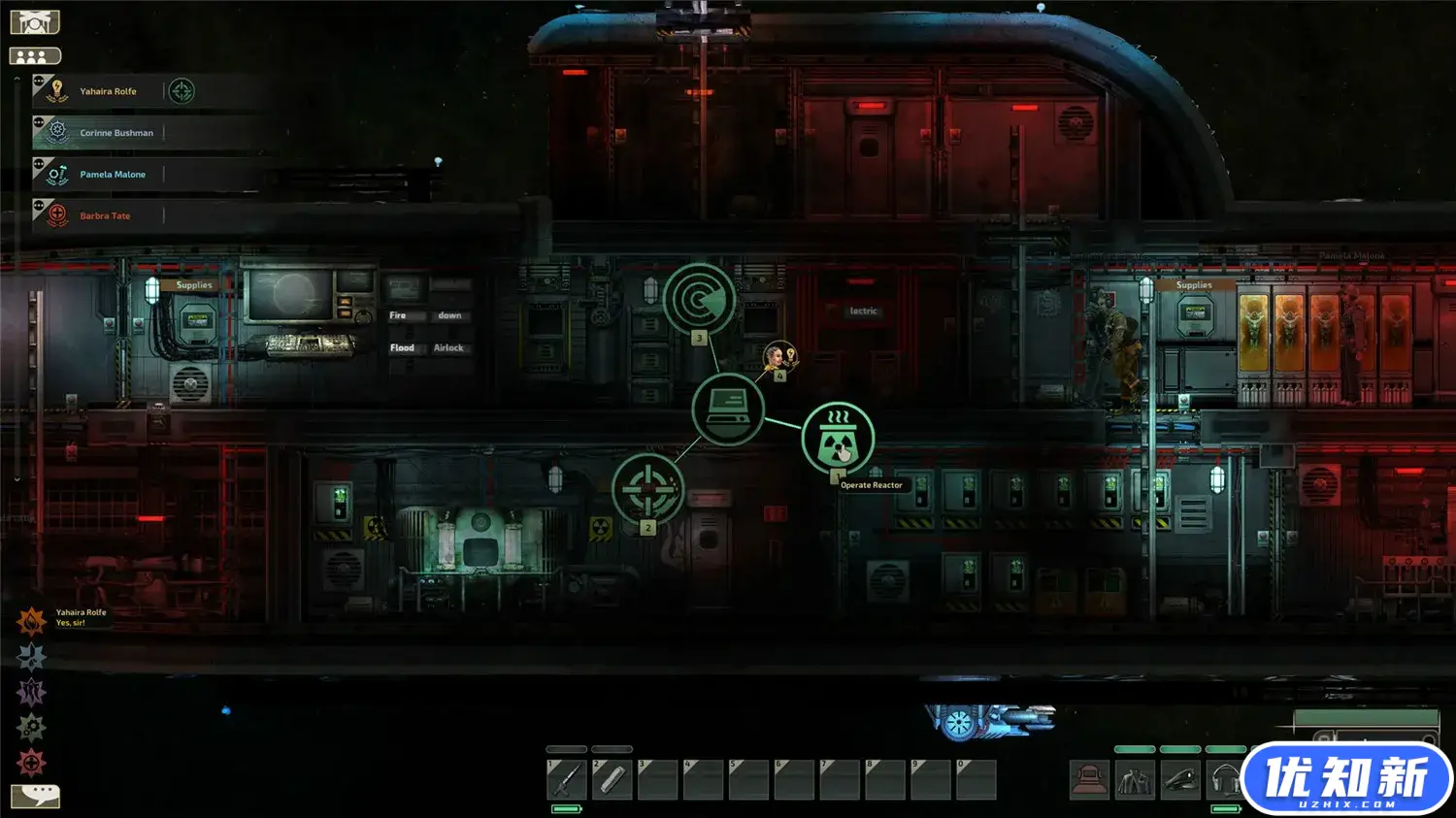1456x818 pixels.
Task: Report intruders with the purple icon
Action: click(31, 692)
